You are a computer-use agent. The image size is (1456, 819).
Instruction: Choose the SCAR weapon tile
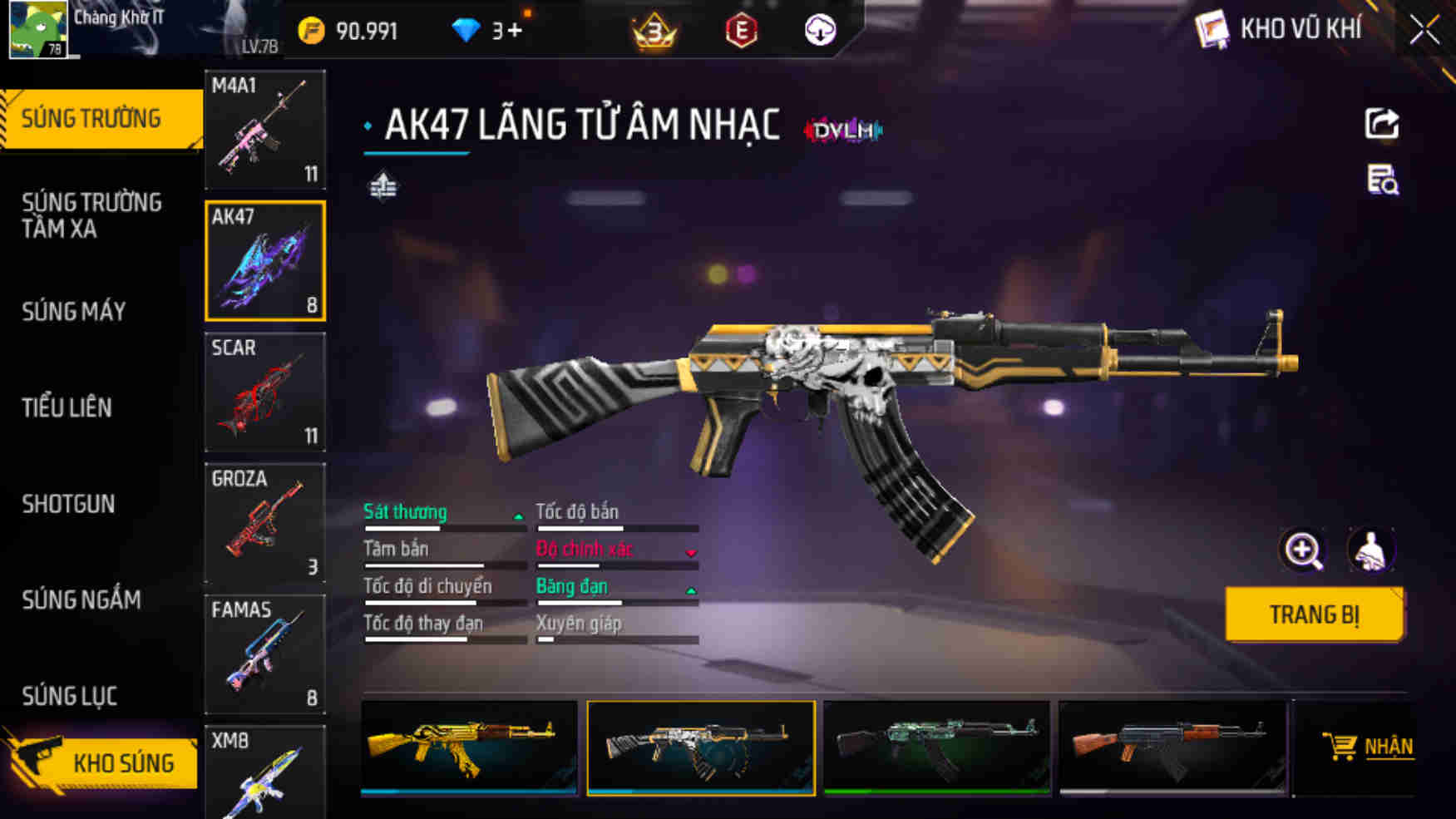tap(265, 392)
